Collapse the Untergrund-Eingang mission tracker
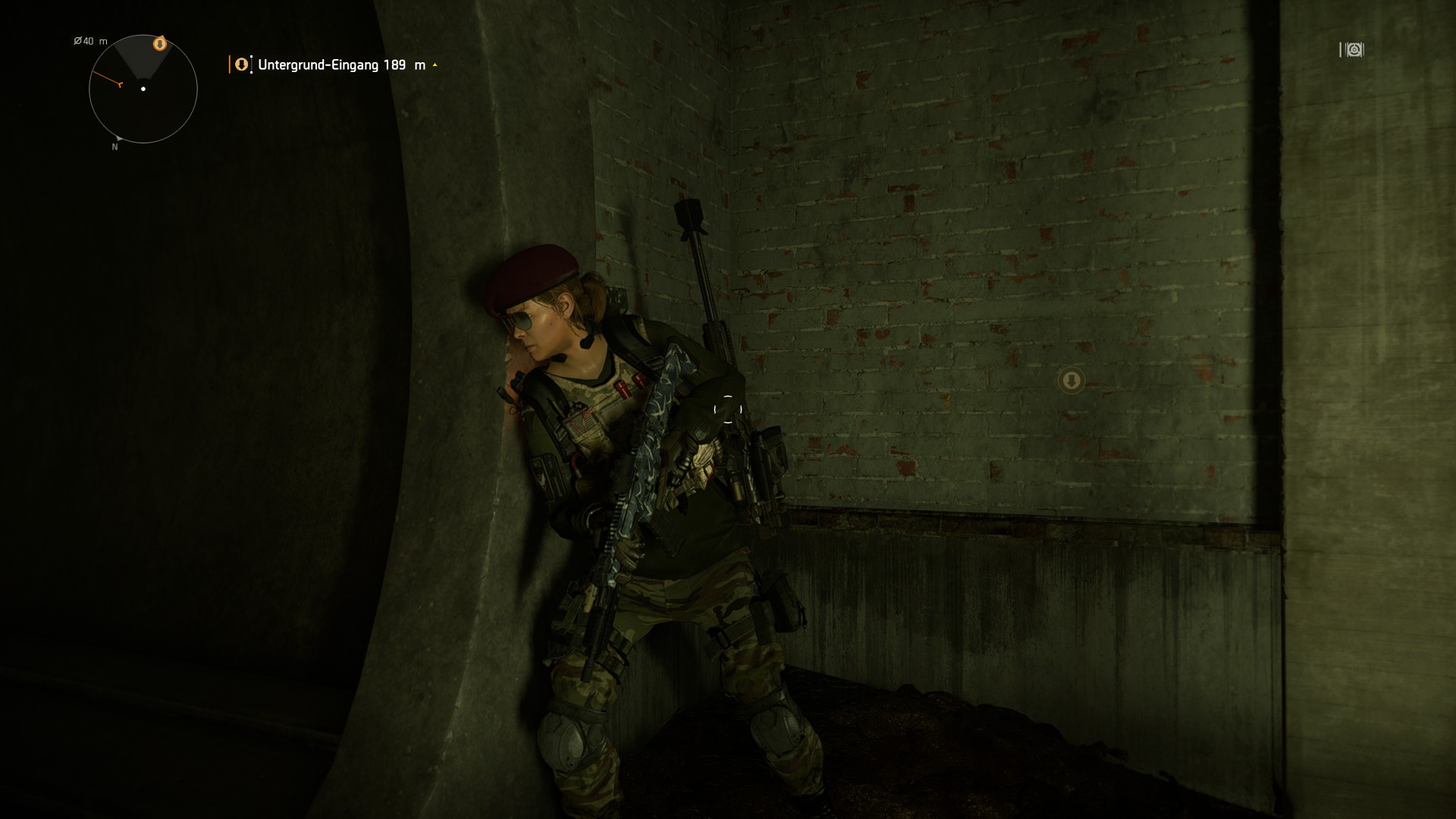 pos(435,65)
